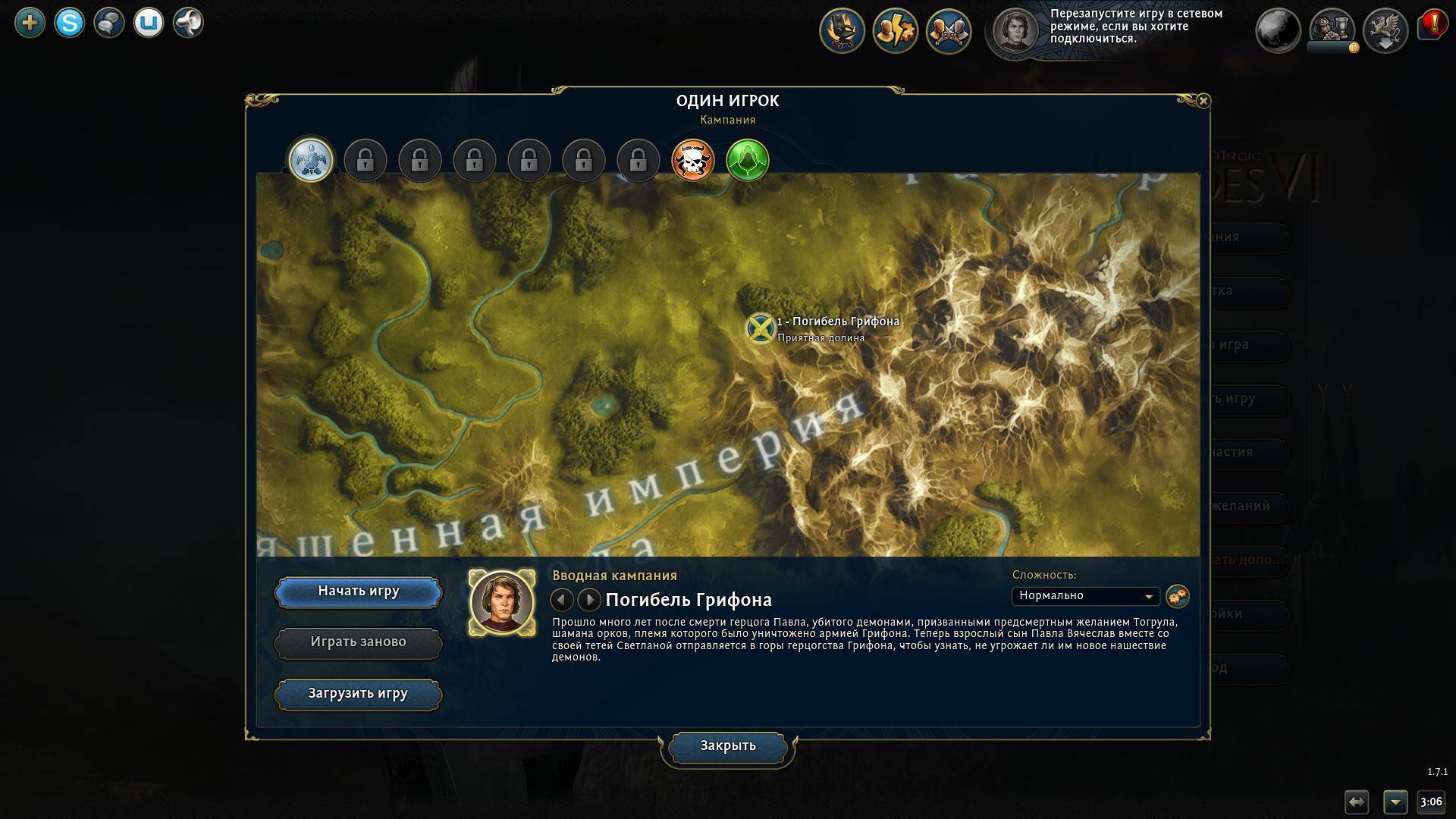The height and width of the screenshot is (819, 1456).
Task: Select the turtle emblem campaign tab
Action: click(x=311, y=160)
